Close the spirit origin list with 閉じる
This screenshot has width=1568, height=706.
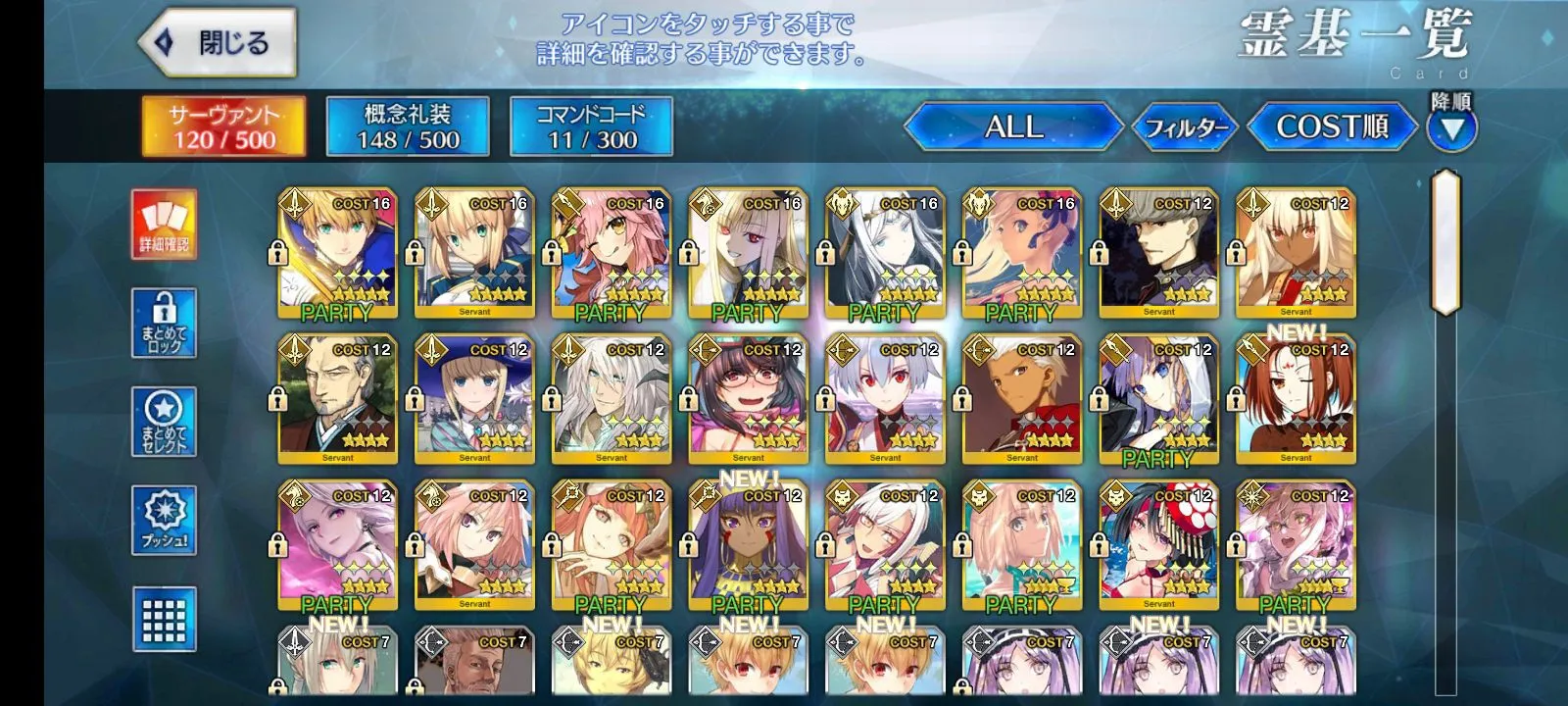pos(218,43)
